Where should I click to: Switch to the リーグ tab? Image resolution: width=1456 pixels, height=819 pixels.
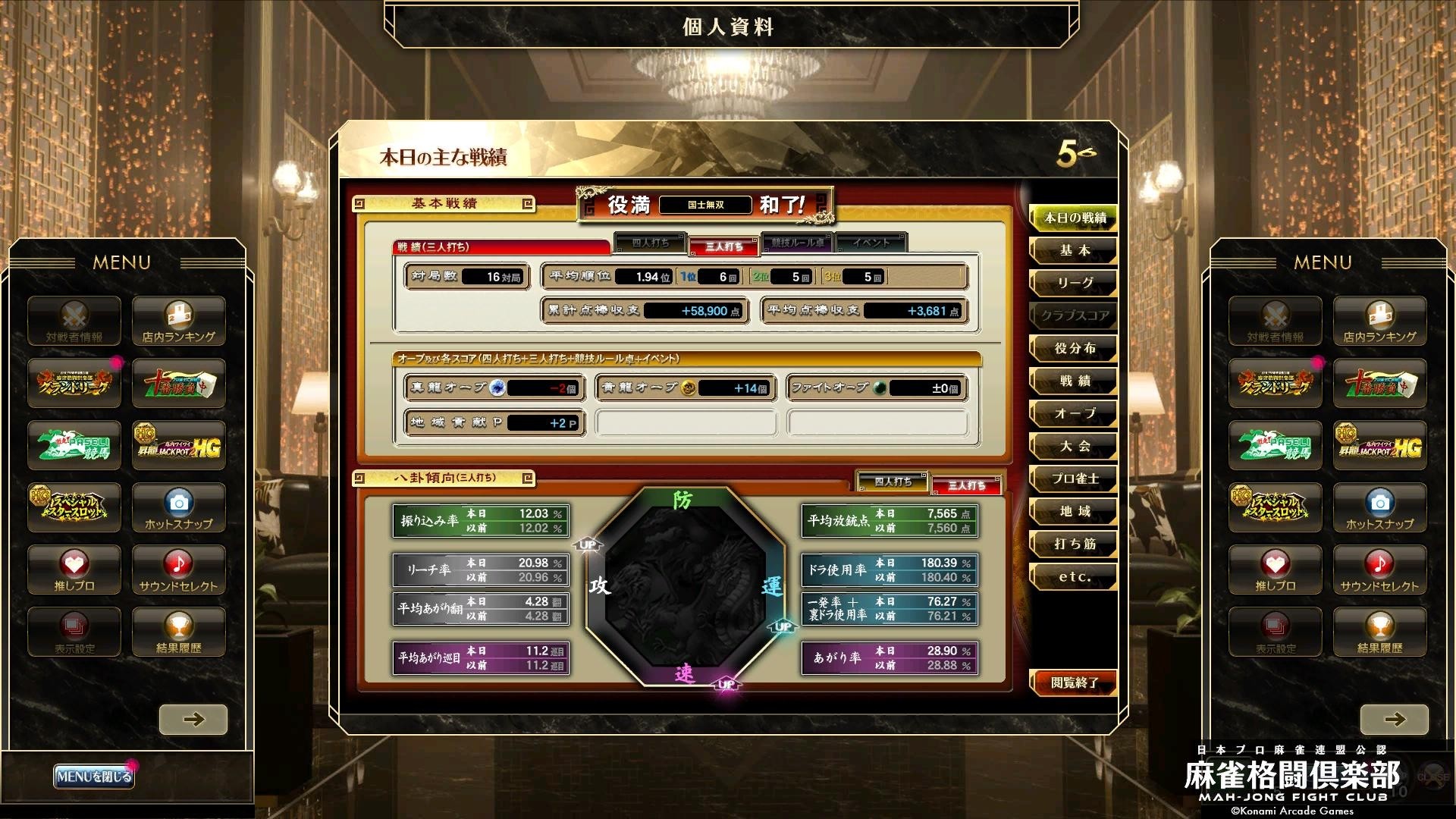tap(1072, 283)
